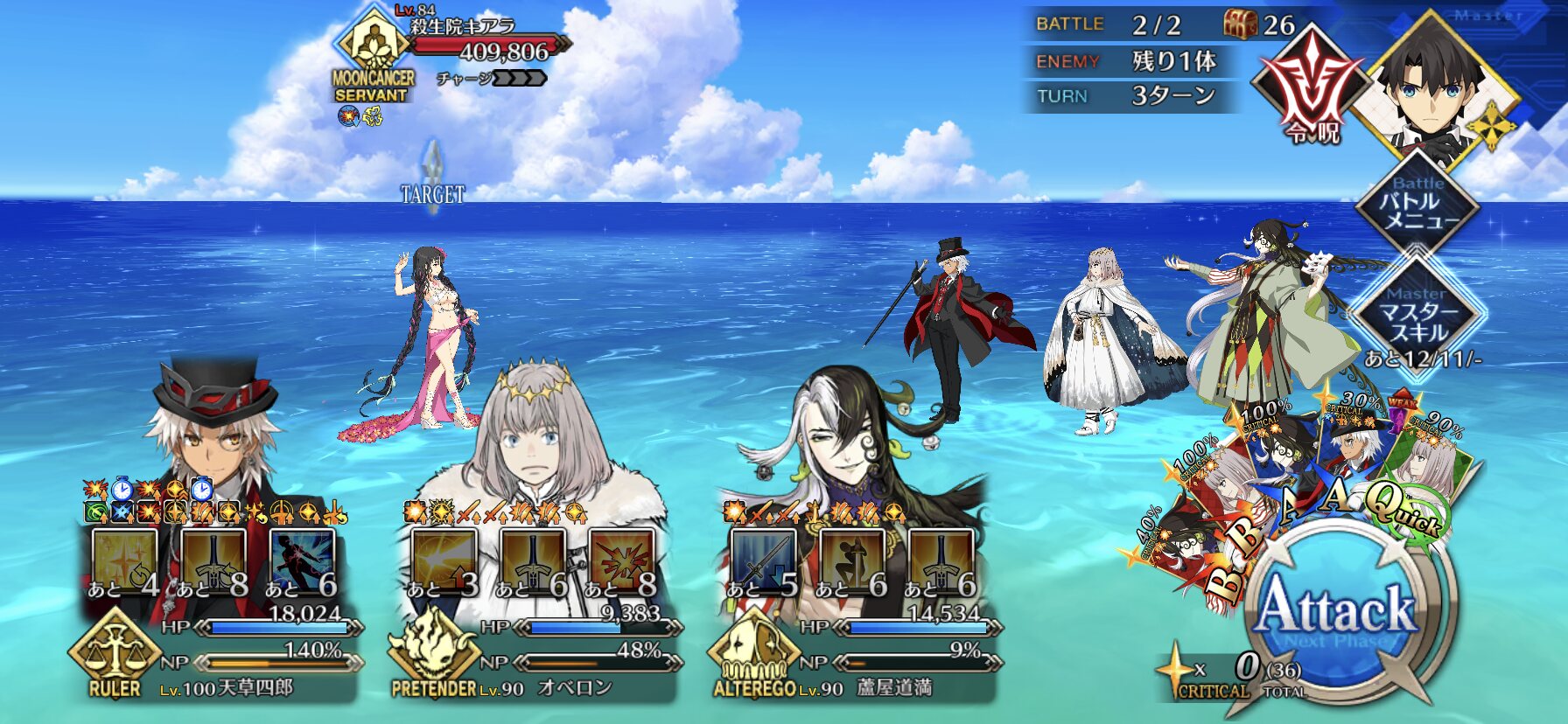Select Oberon's red burst skill icon
Viewport: 1568px width, 724px height.
point(623,560)
